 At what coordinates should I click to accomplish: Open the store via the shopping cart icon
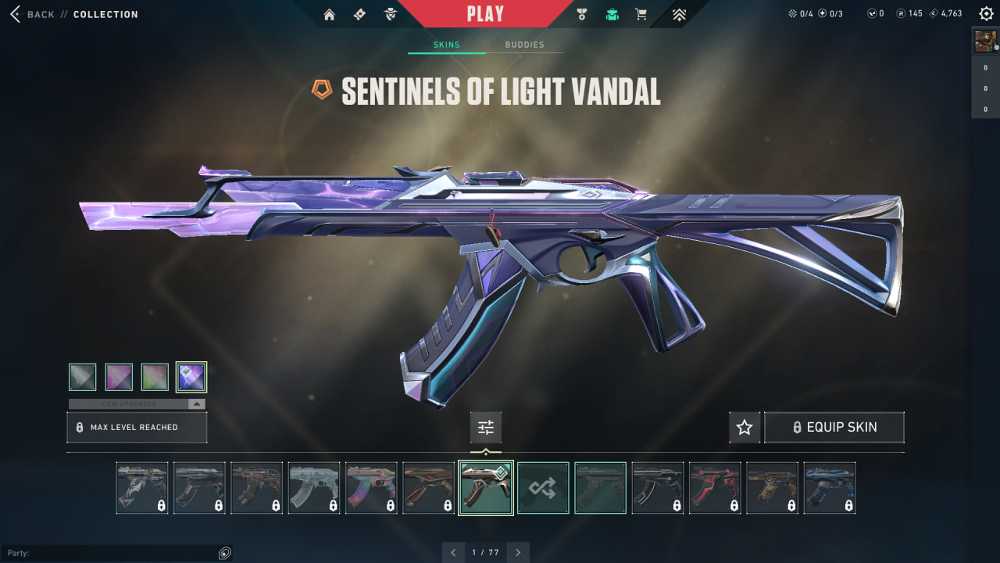(641, 14)
